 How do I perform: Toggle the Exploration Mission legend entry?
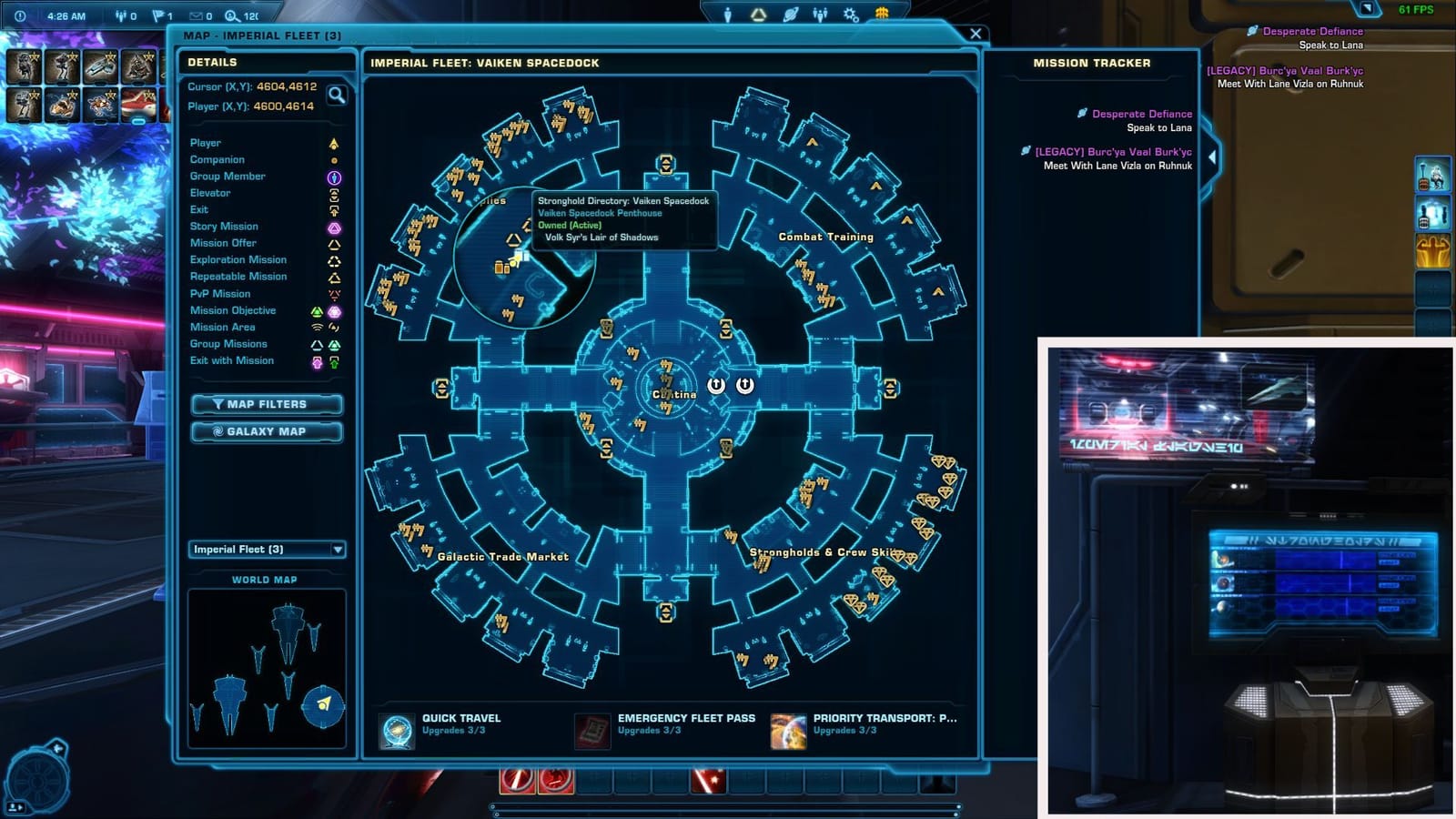238,259
